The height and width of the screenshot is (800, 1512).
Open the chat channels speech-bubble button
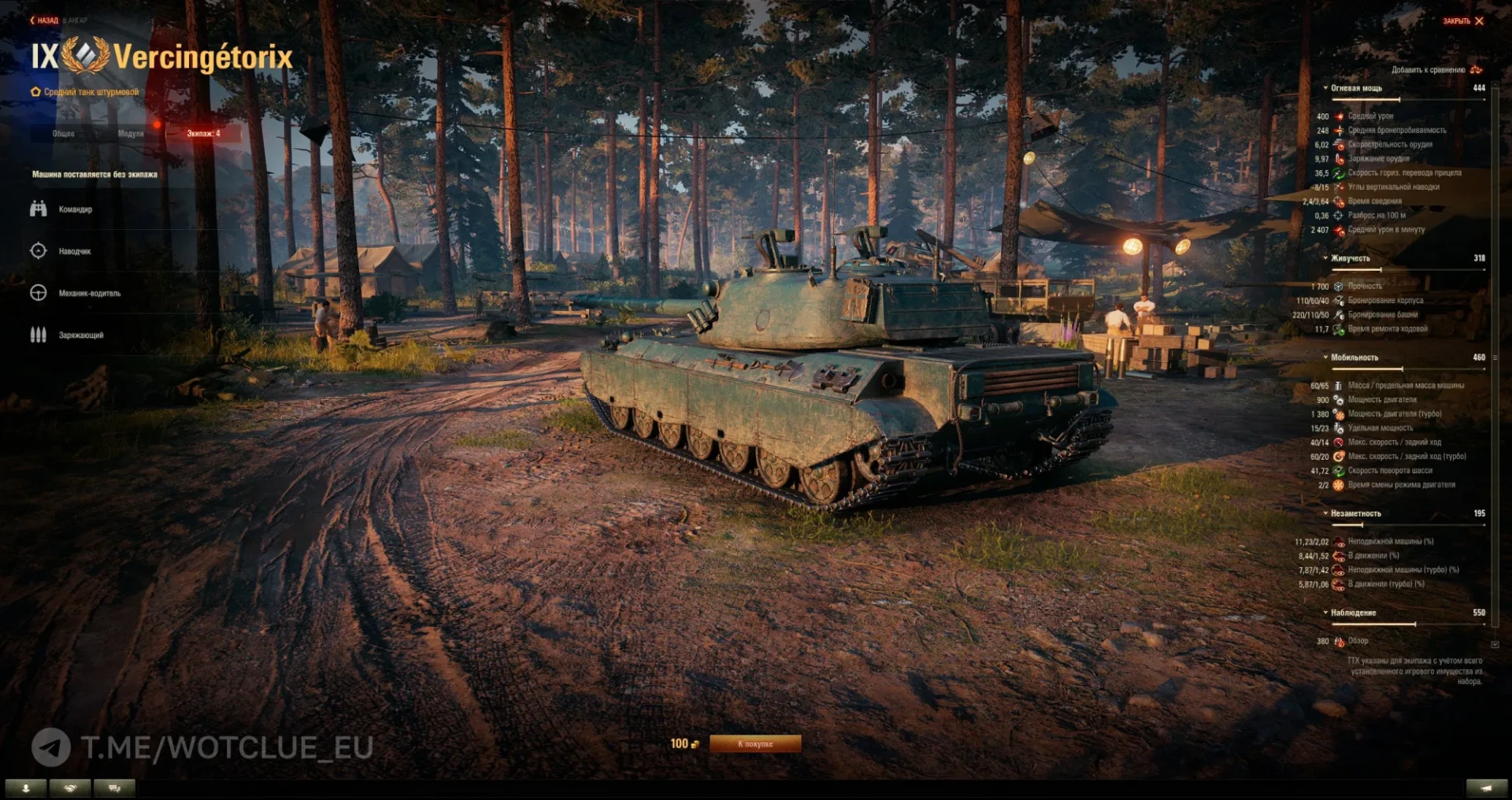click(114, 788)
